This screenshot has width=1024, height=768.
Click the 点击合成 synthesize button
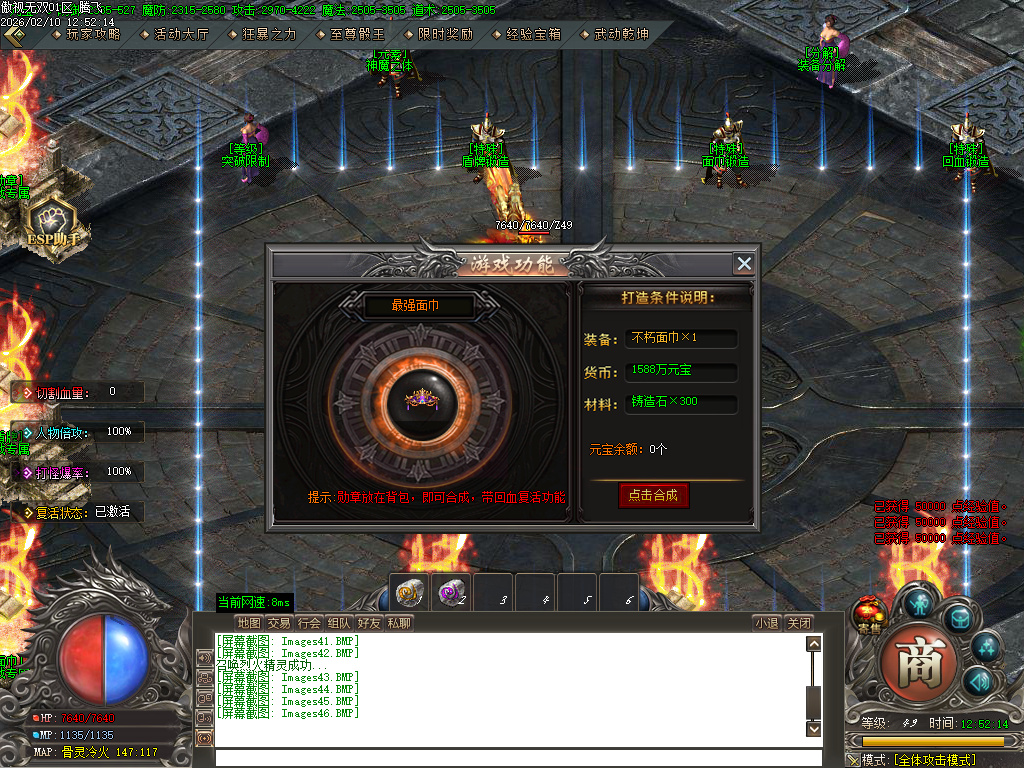654,495
